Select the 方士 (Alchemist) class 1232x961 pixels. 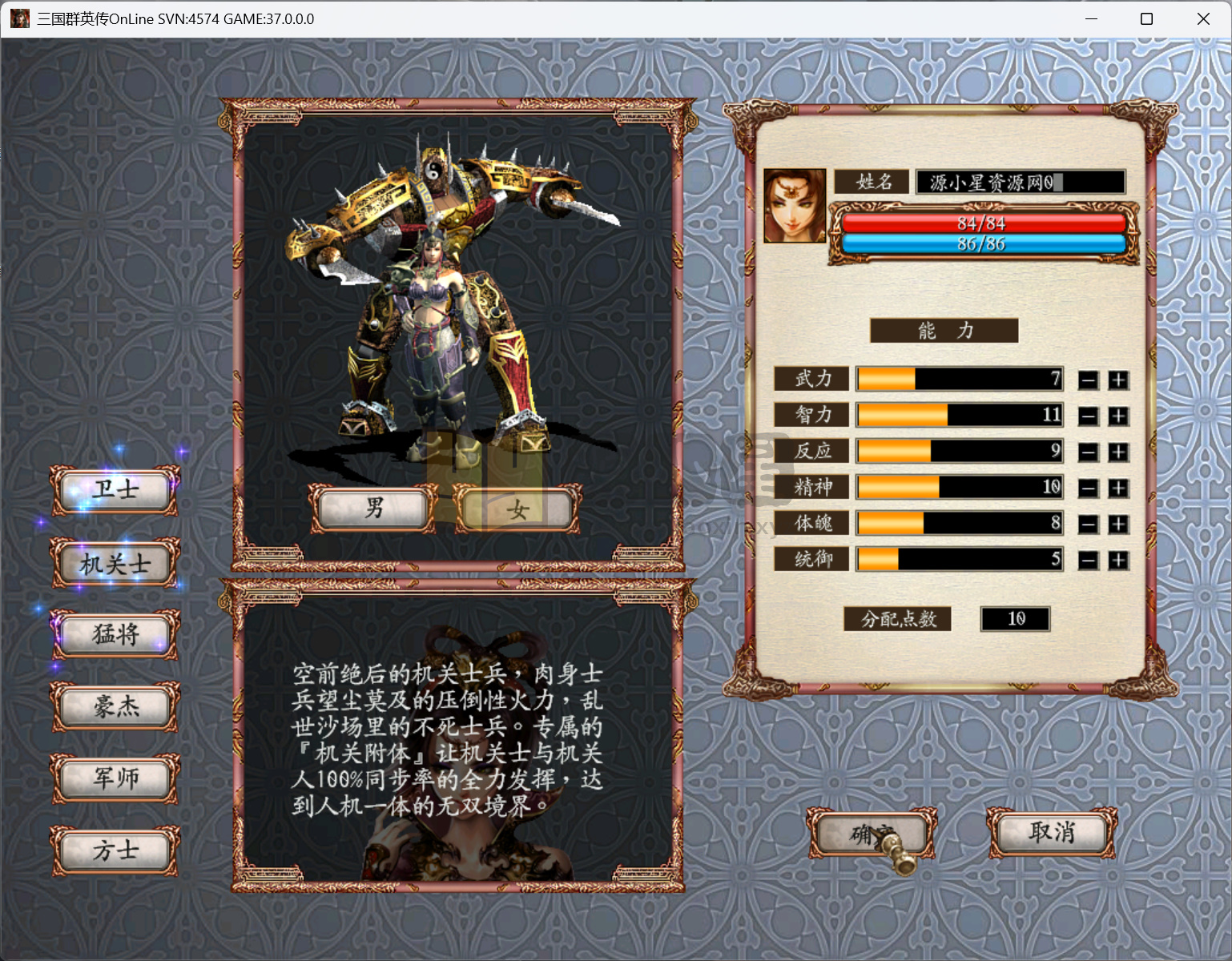coord(115,849)
